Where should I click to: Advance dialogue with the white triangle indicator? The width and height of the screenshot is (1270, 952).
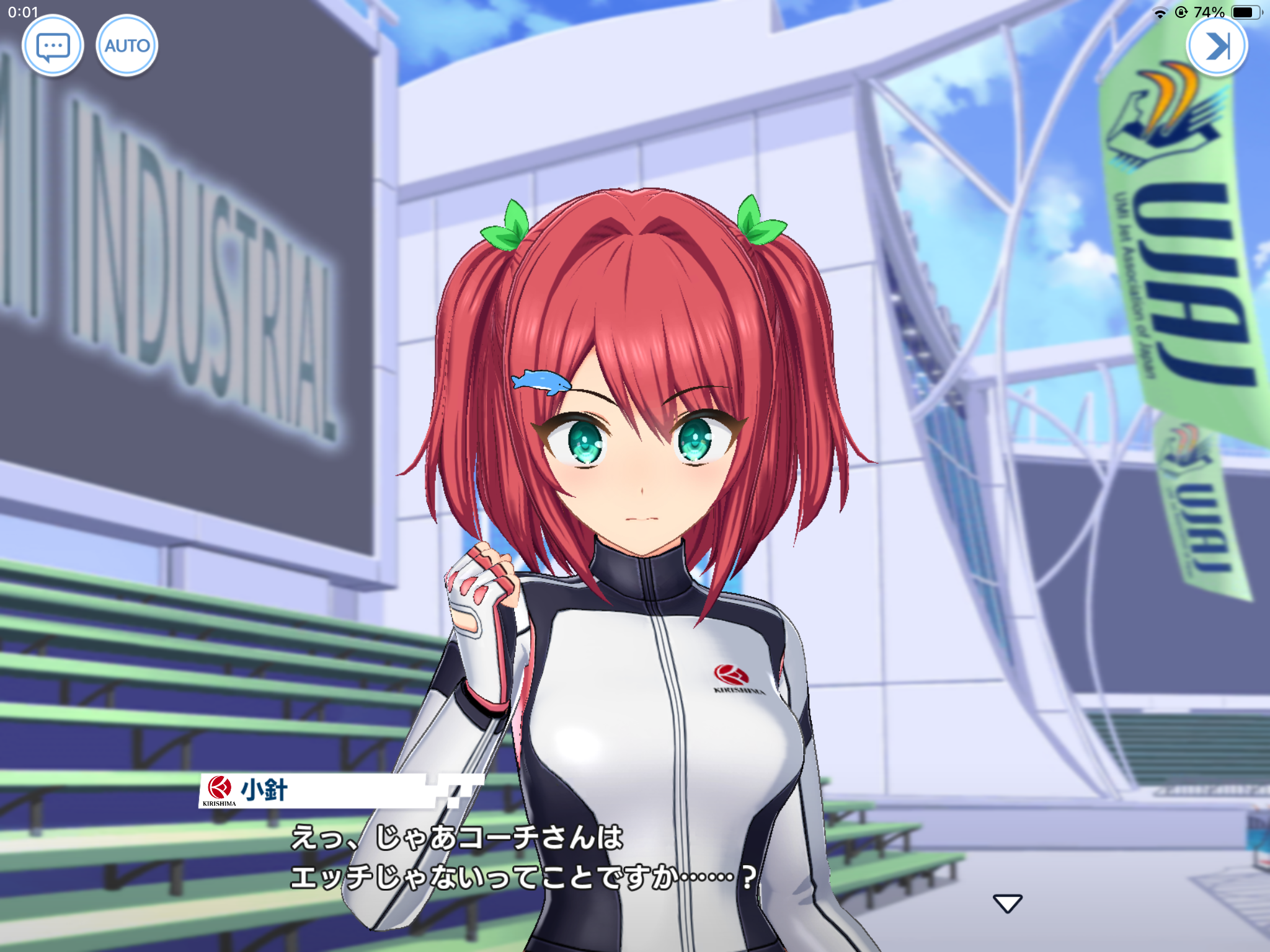[1008, 903]
